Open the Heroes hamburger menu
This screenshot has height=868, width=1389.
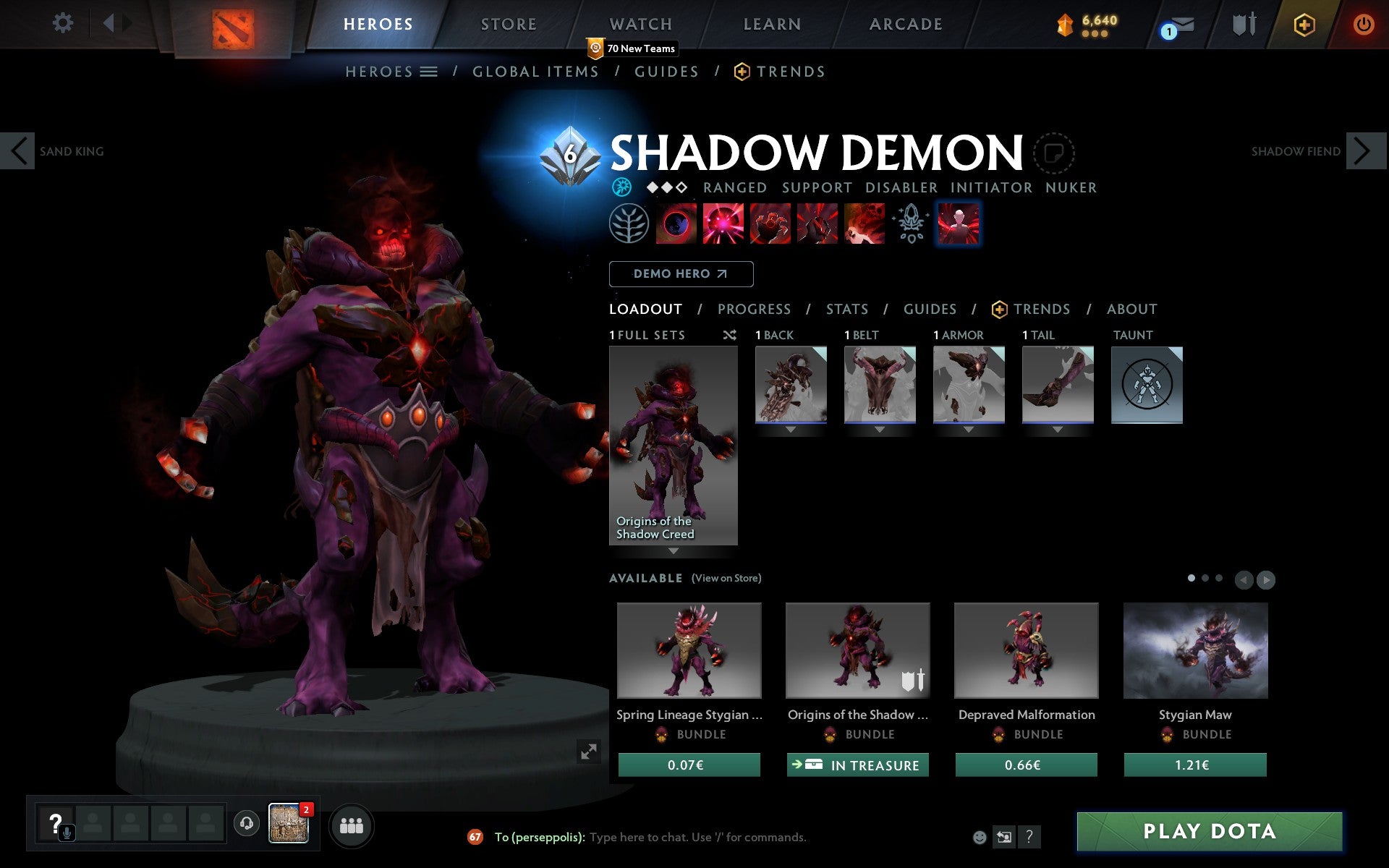[x=430, y=72]
